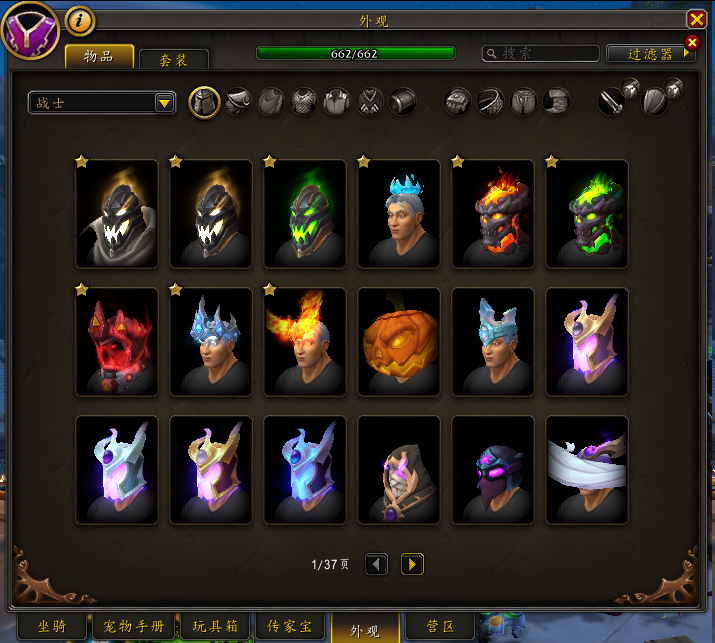The height and width of the screenshot is (643, 715).
Task: Select the shoulder slot filter icon
Action: click(237, 102)
